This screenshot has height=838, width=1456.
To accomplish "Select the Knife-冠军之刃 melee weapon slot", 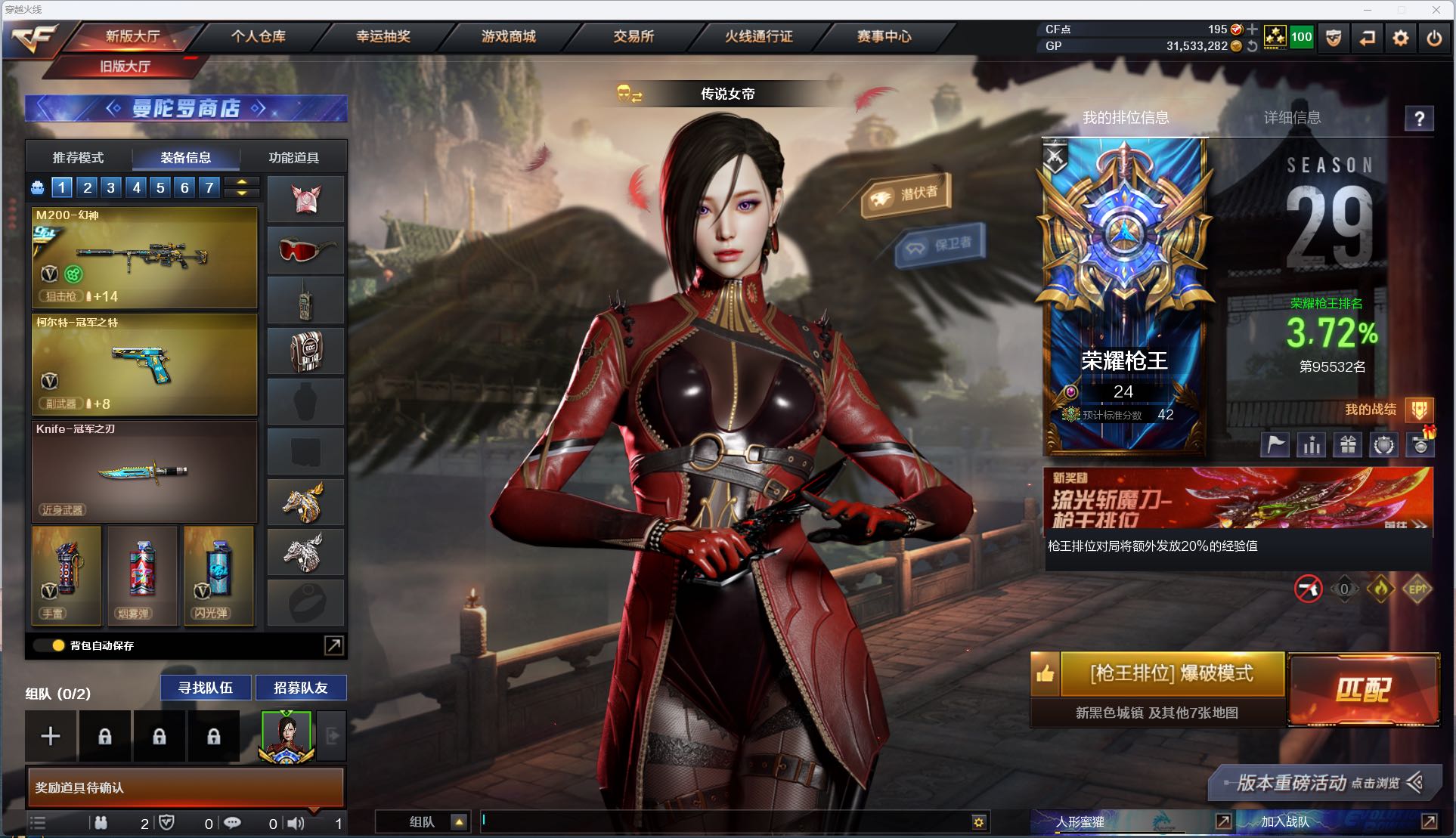I will coord(144,472).
